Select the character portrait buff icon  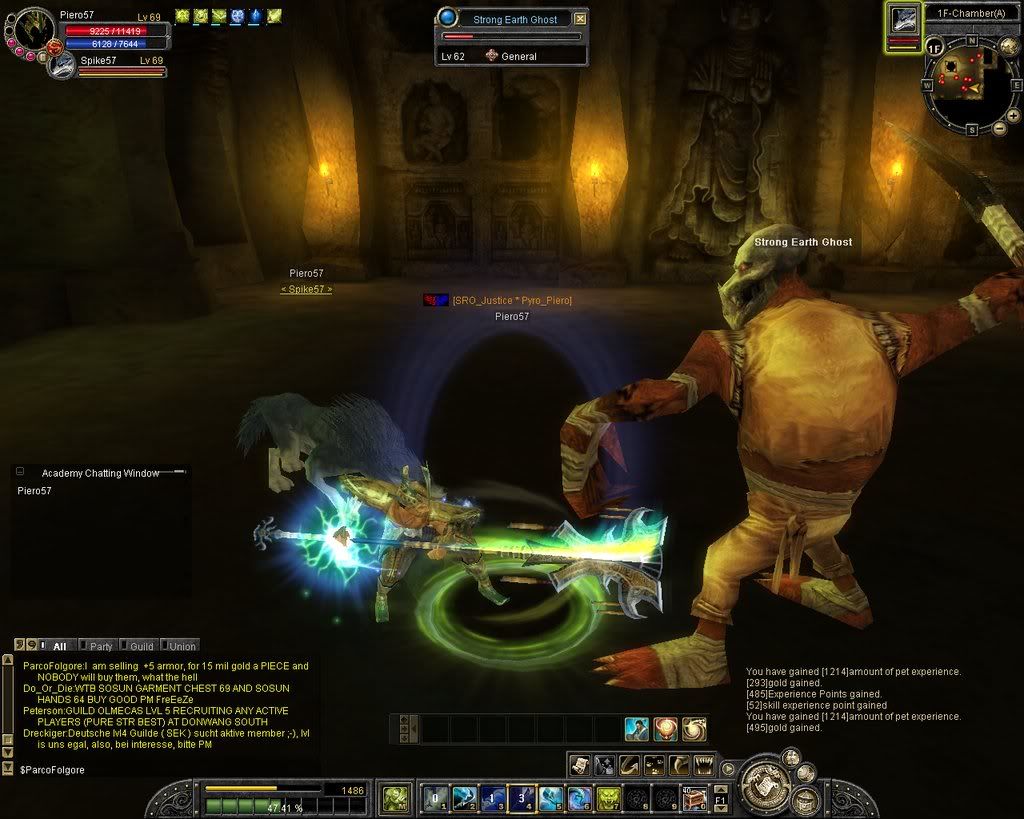(x=637, y=730)
